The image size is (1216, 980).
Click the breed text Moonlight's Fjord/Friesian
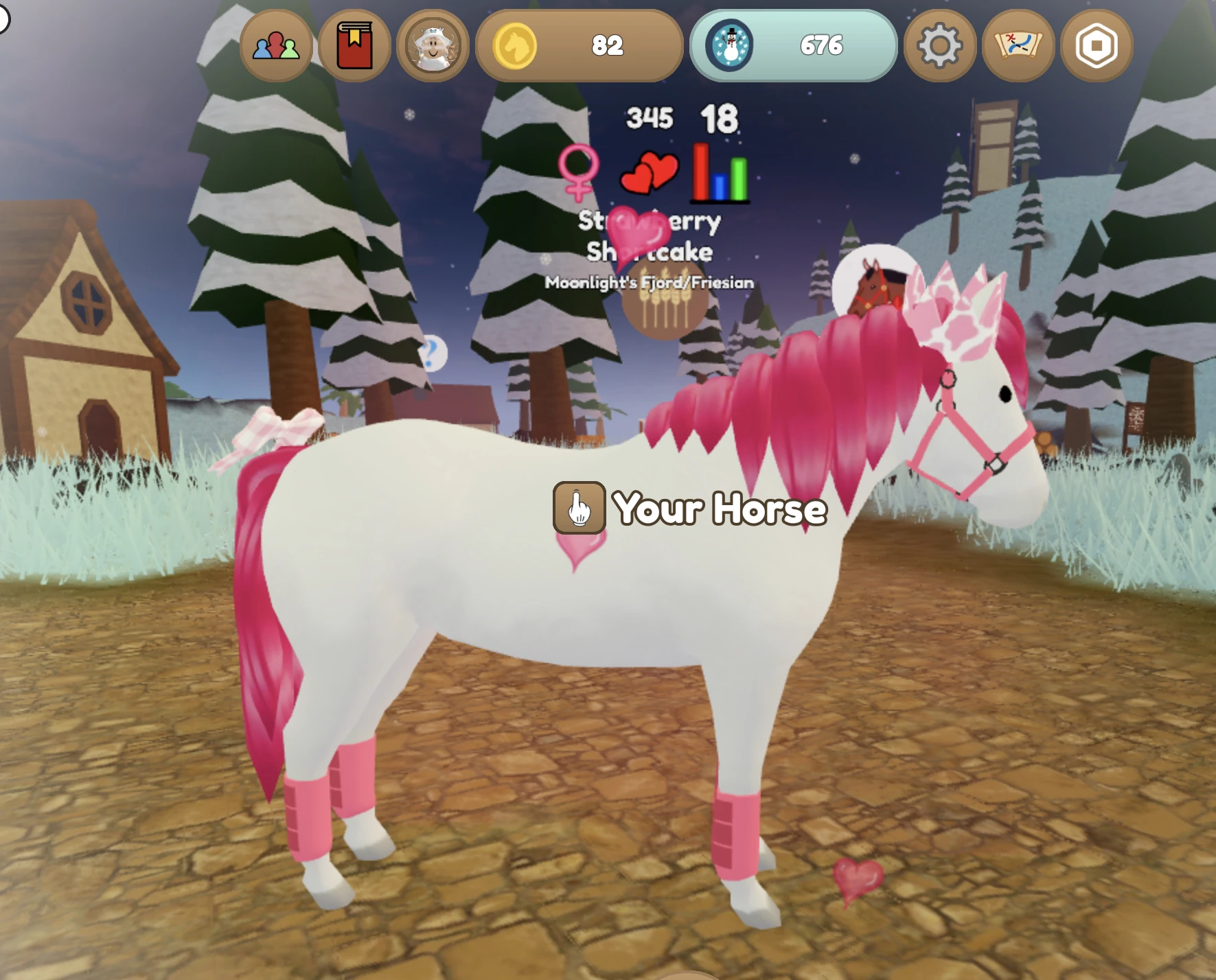pyautogui.click(x=650, y=281)
